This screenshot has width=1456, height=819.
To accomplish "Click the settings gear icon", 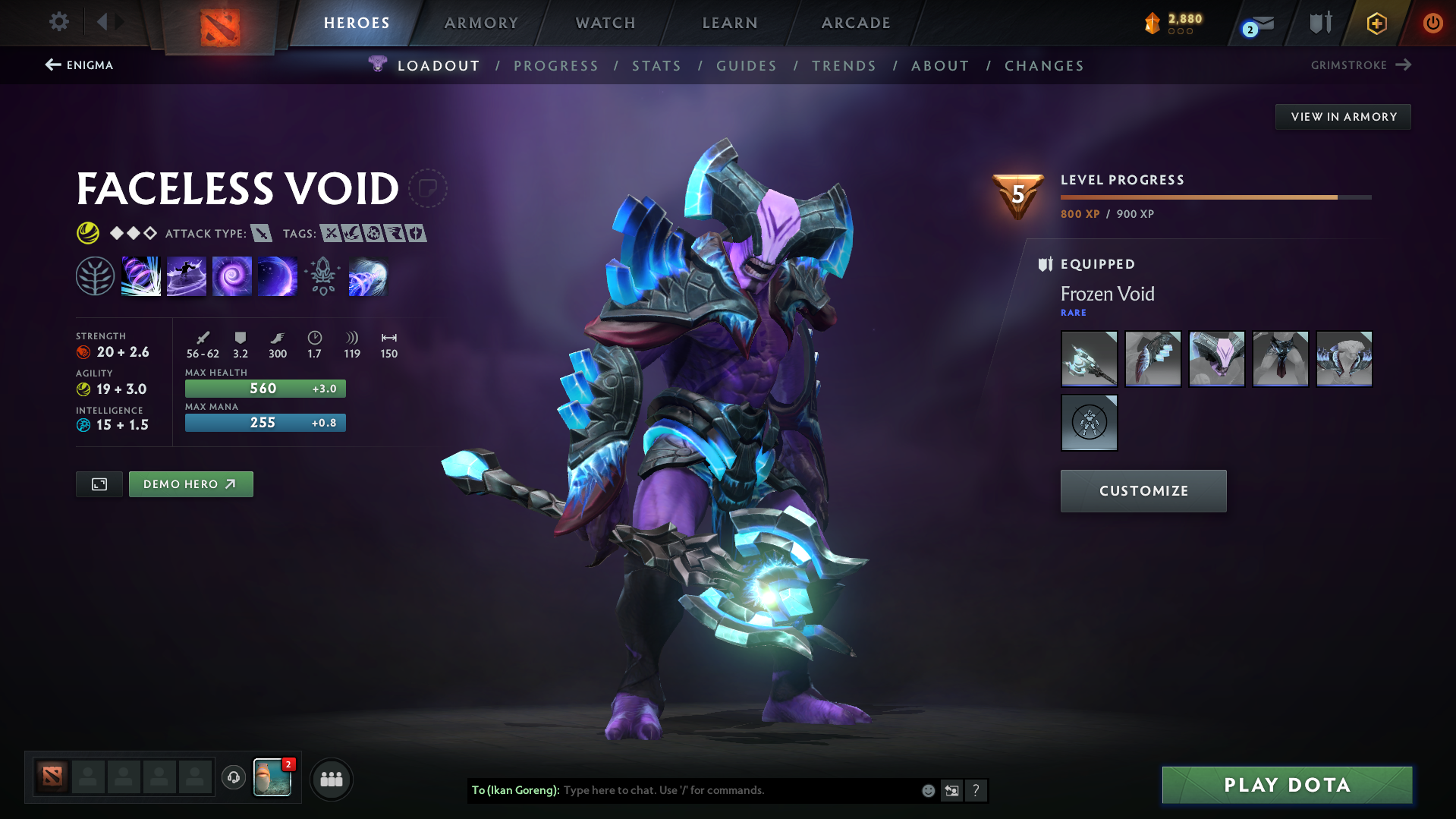I will [58, 22].
